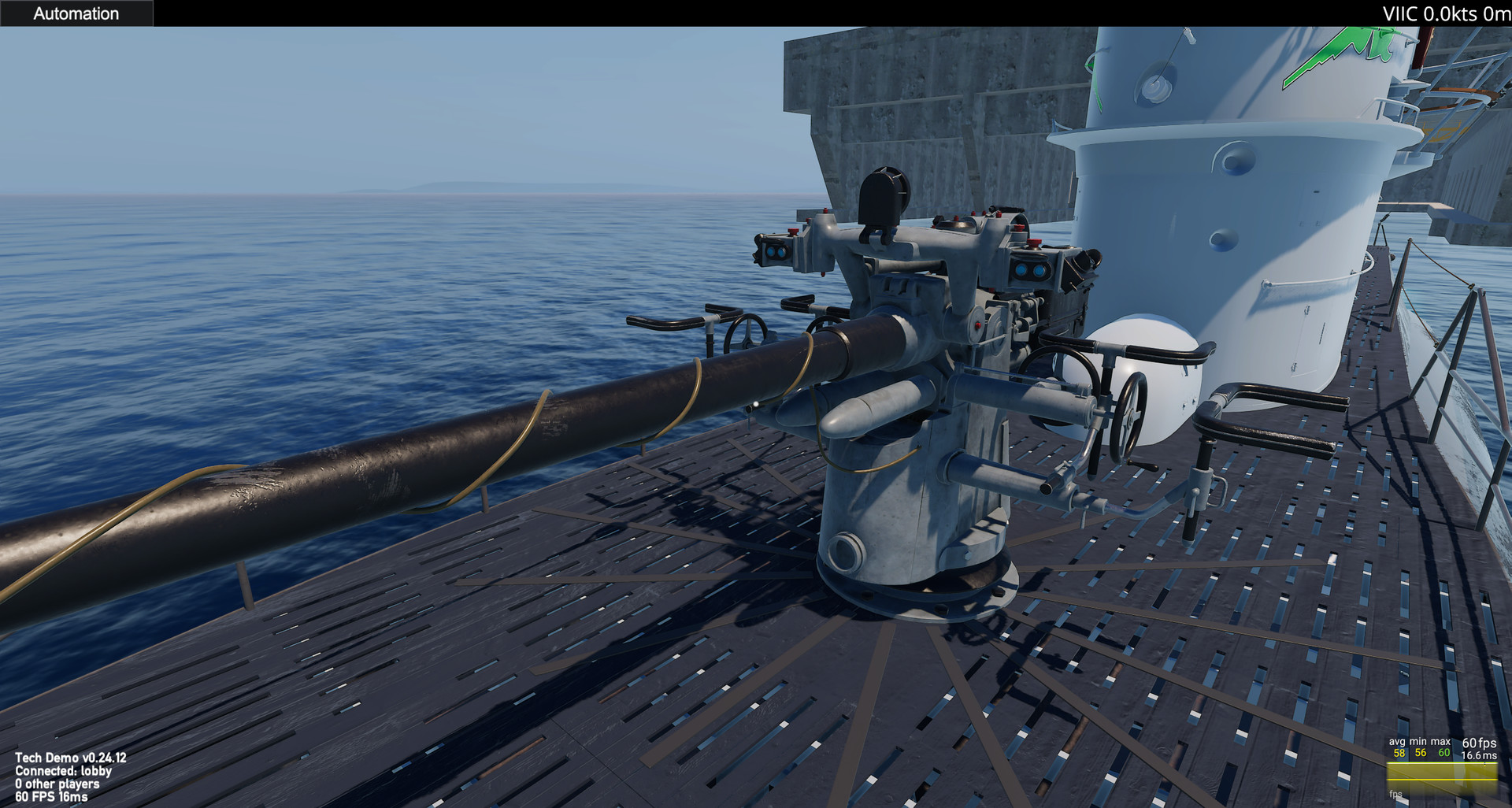The image size is (1512, 808).
Task: Click the 0 other players counter
Action: coord(59,784)
